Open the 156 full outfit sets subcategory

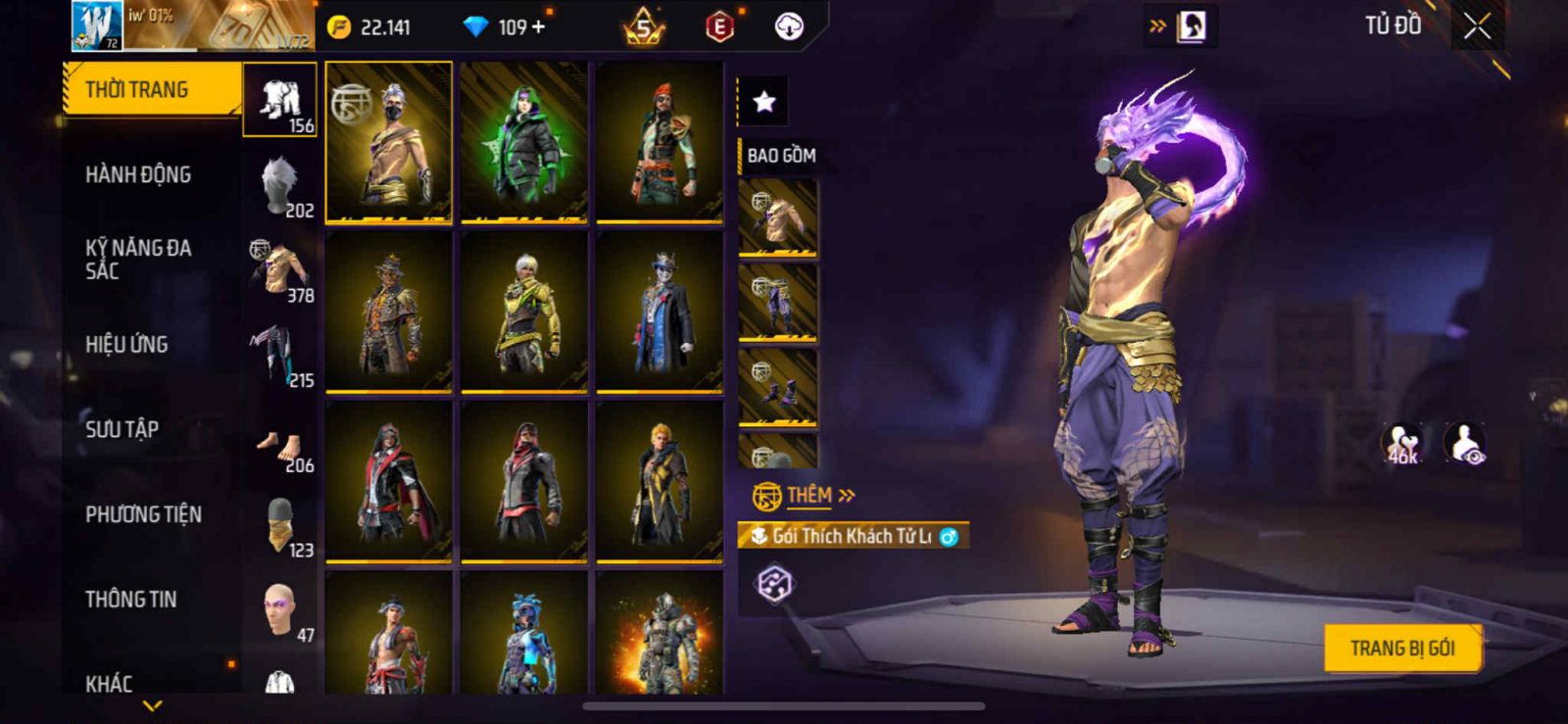tap(280, 101)
